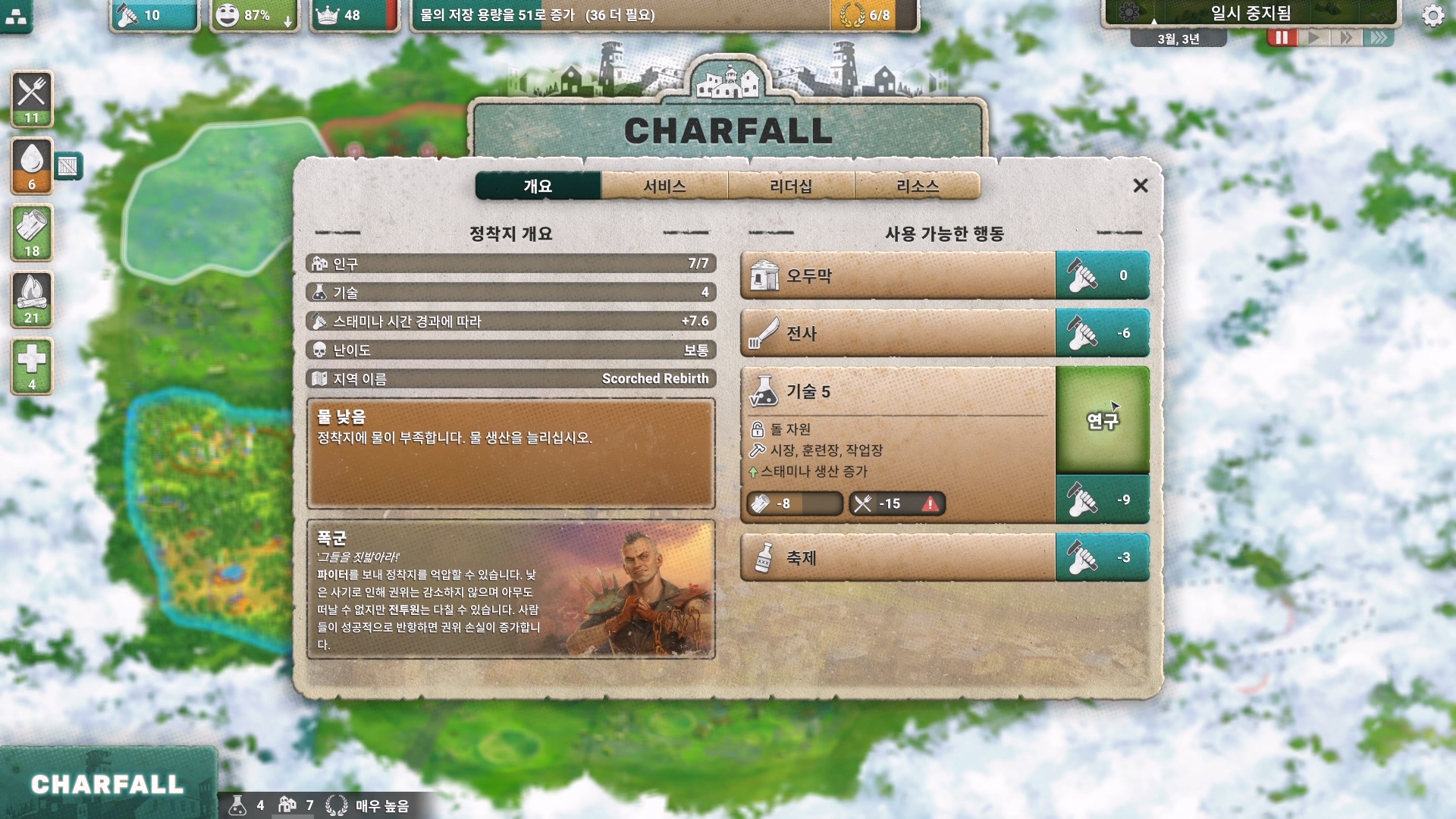Image resolution: width=1456 pixels, height=819 pixels.
Task: Open the medical cross resource icon
Action: (32, 366)
